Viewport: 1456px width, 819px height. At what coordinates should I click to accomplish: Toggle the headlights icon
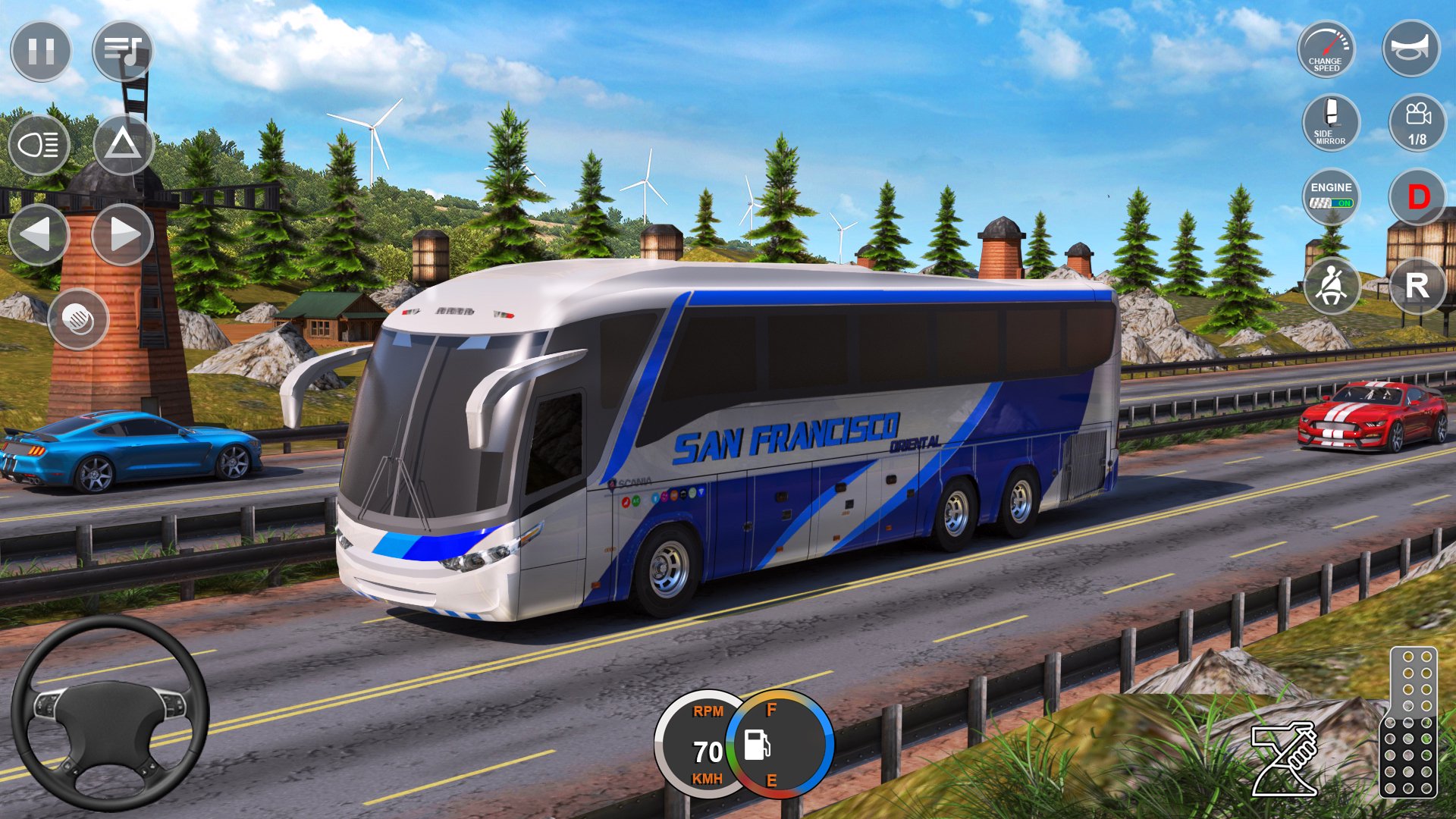[39, 144]
